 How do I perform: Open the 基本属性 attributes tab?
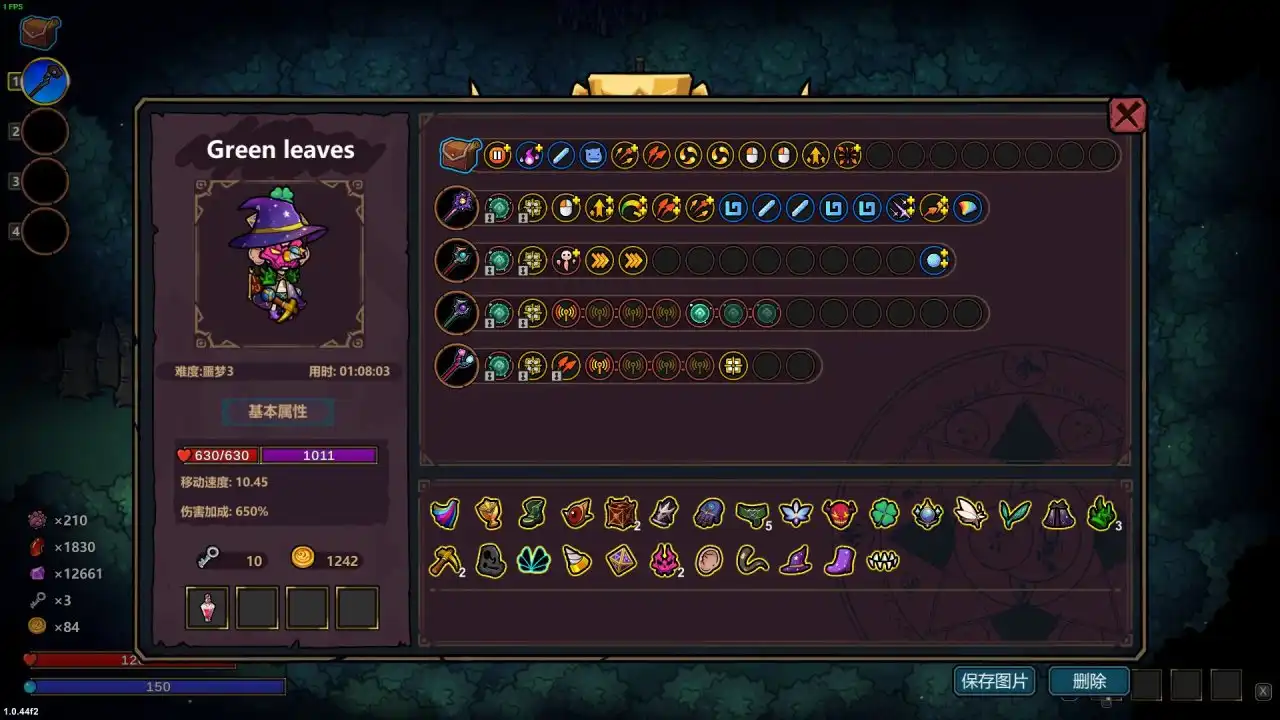[278, 412]
